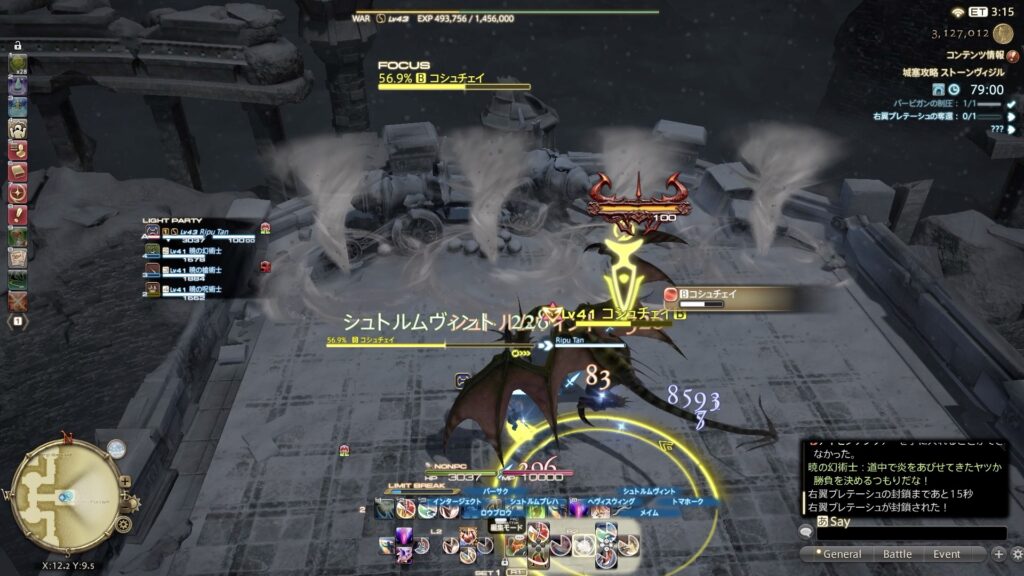Open the Battle chat tab
1024x576 pixels.
(x=896, y=554)
